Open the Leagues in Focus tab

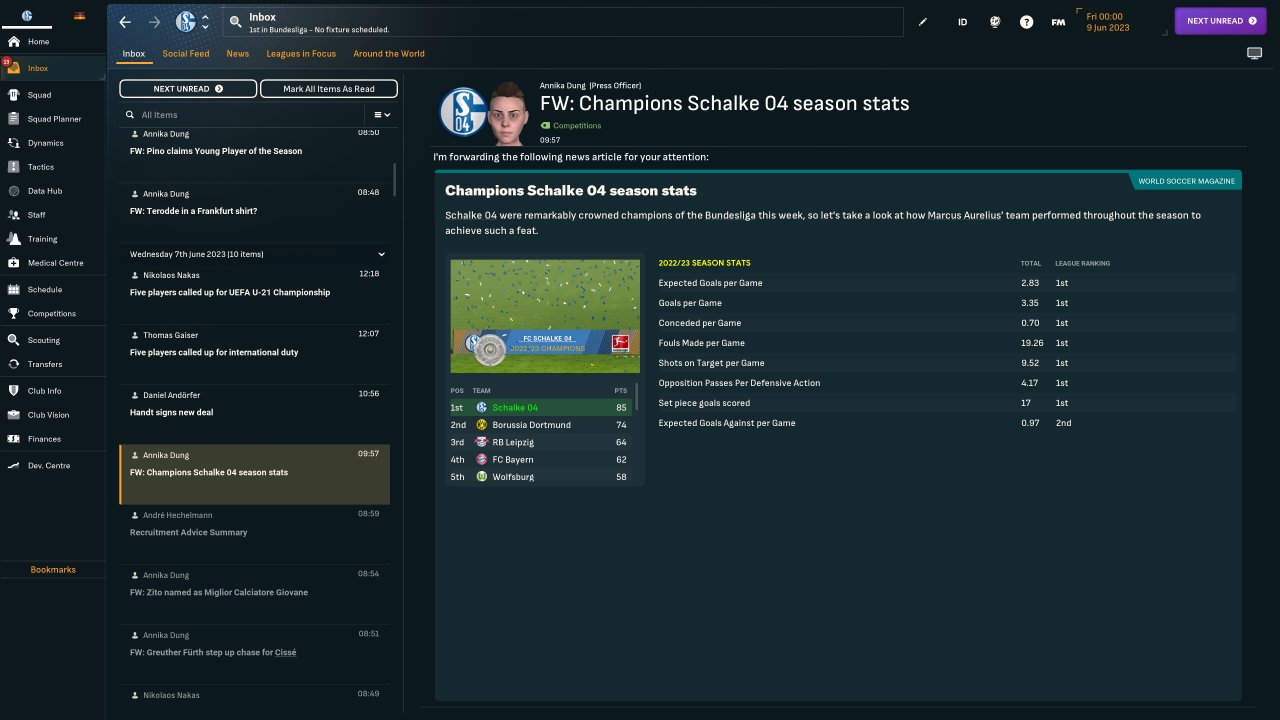point(301,54)
